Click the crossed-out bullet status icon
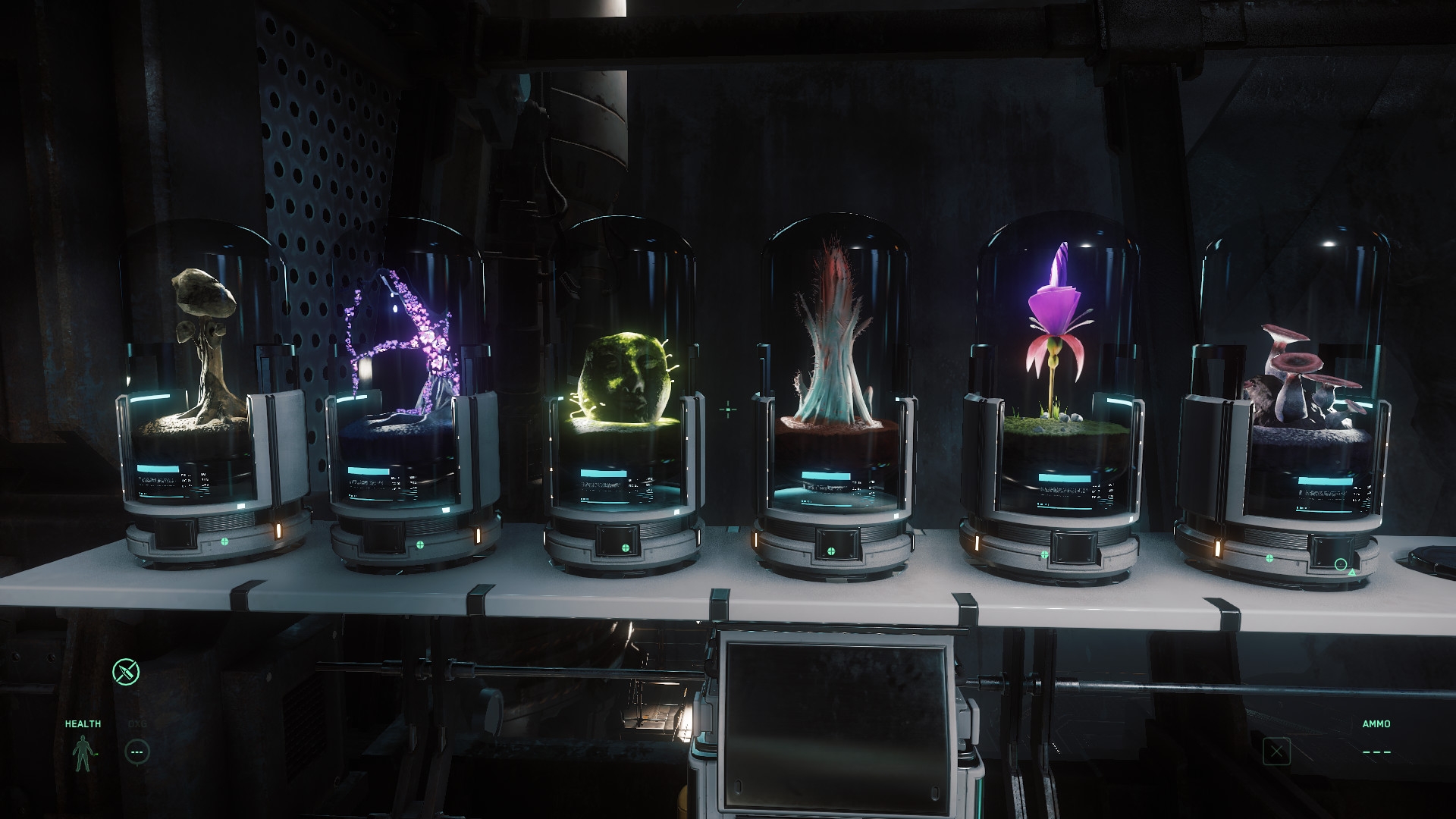This screenshot has width=1456, height=819. click(126, 671)
